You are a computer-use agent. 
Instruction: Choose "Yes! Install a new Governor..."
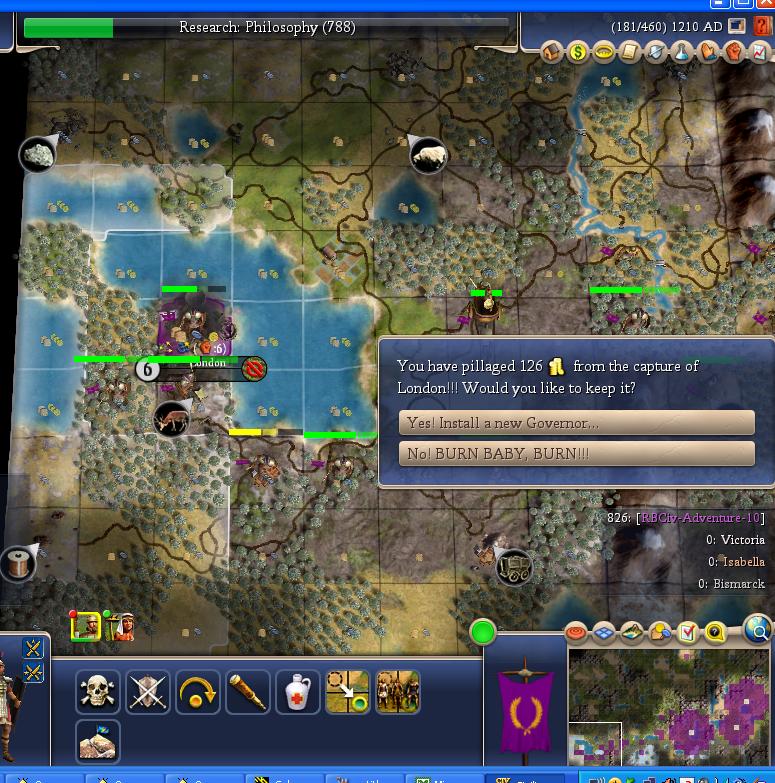click(x=576, y=423)
